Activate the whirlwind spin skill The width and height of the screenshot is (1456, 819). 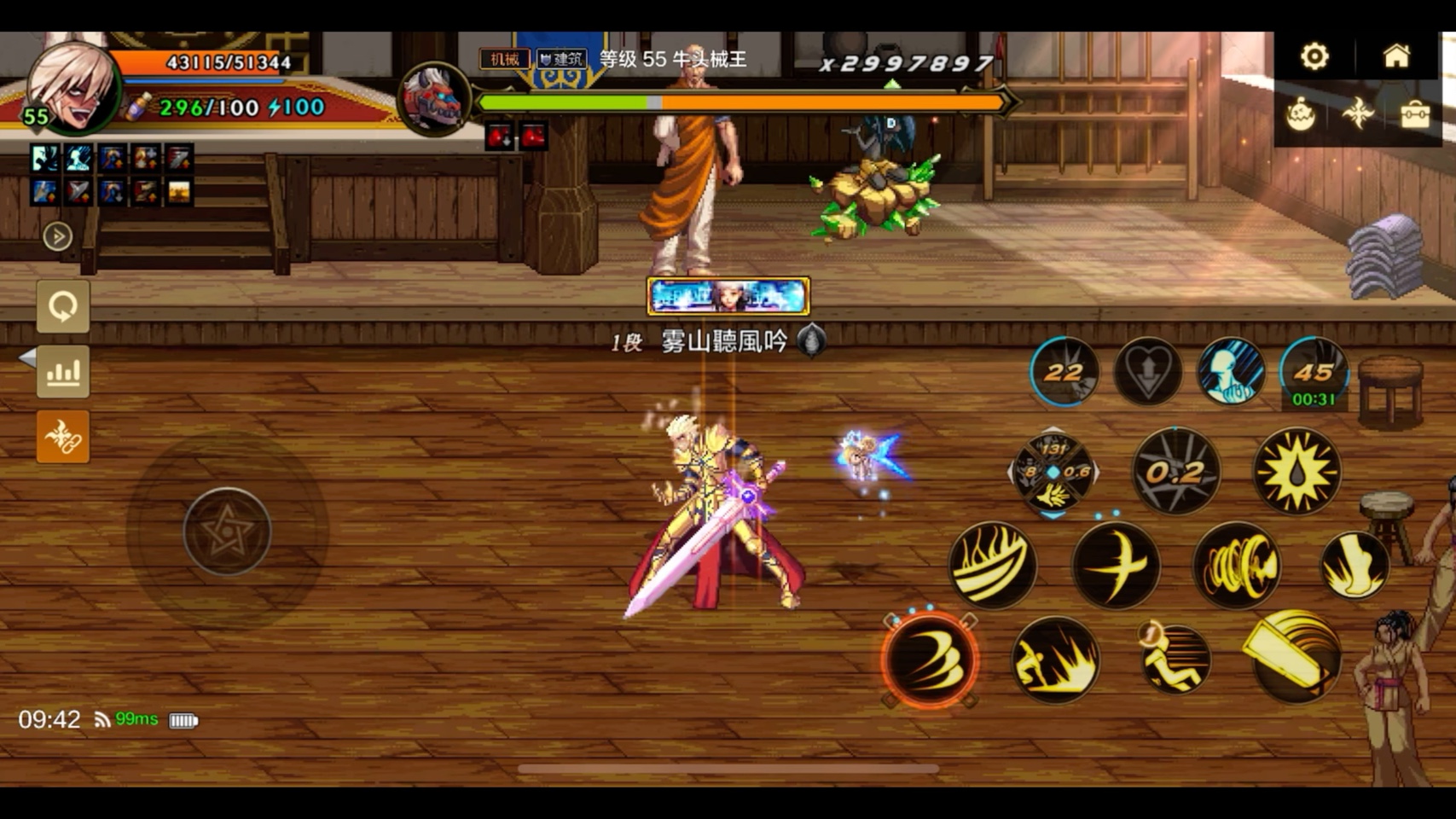coord(1236,565)
